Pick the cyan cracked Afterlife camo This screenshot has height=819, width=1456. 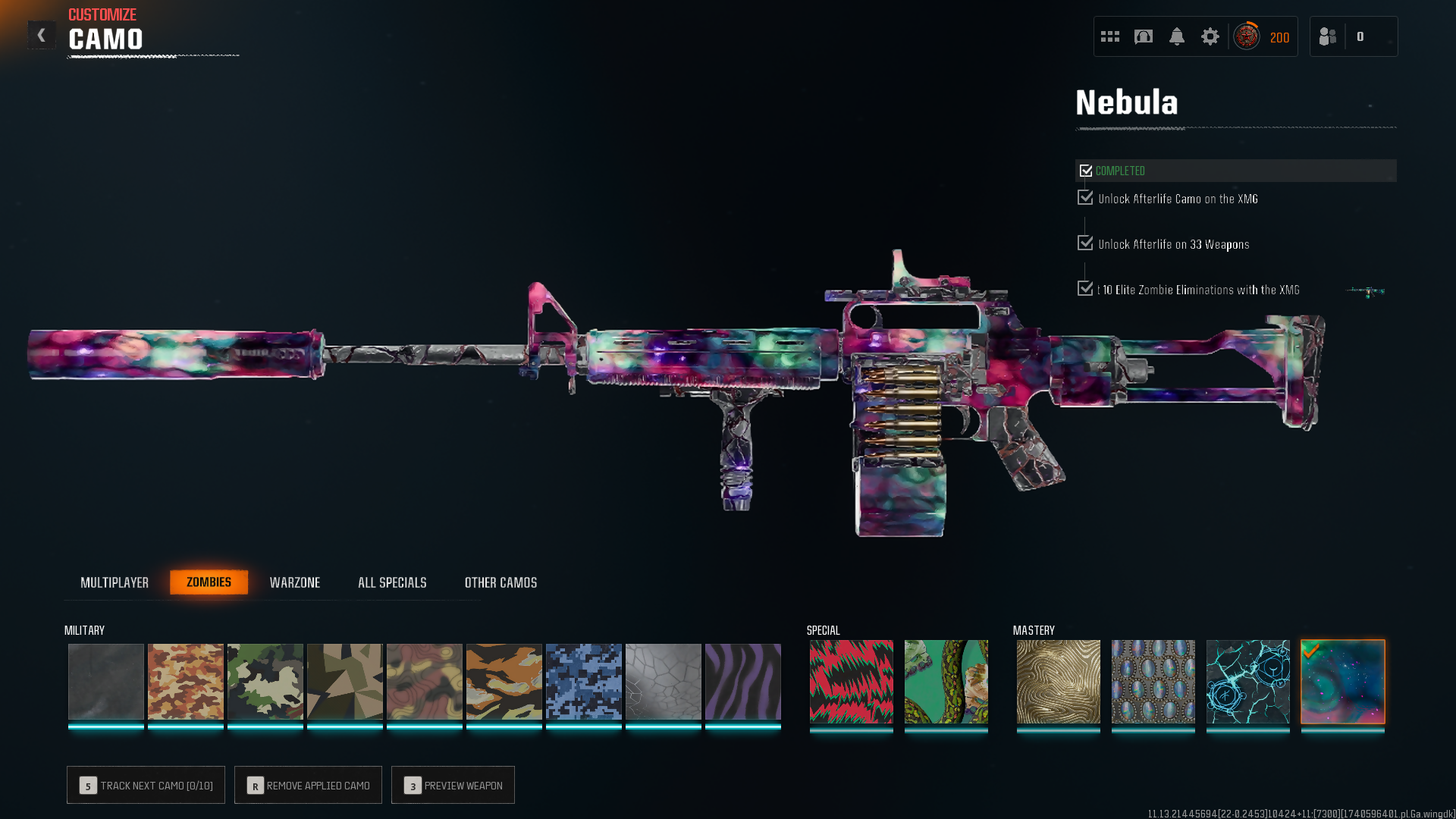point(1248,681)
